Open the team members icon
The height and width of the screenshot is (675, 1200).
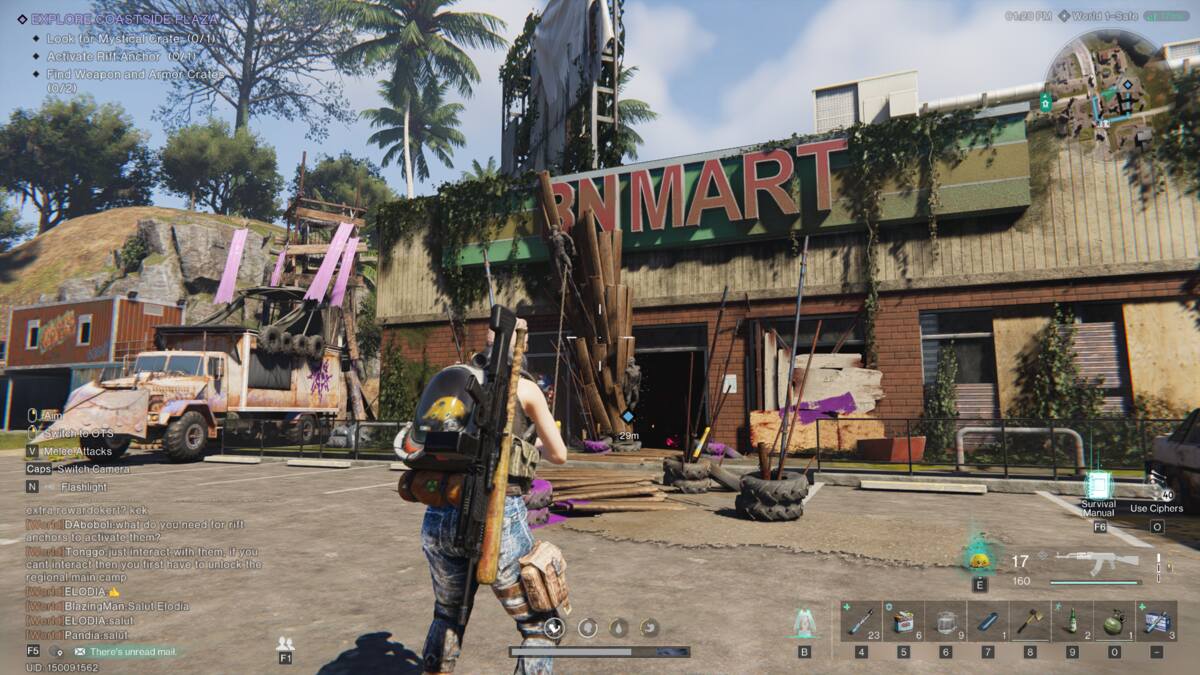pyautogui.click(x=285, y=644)
